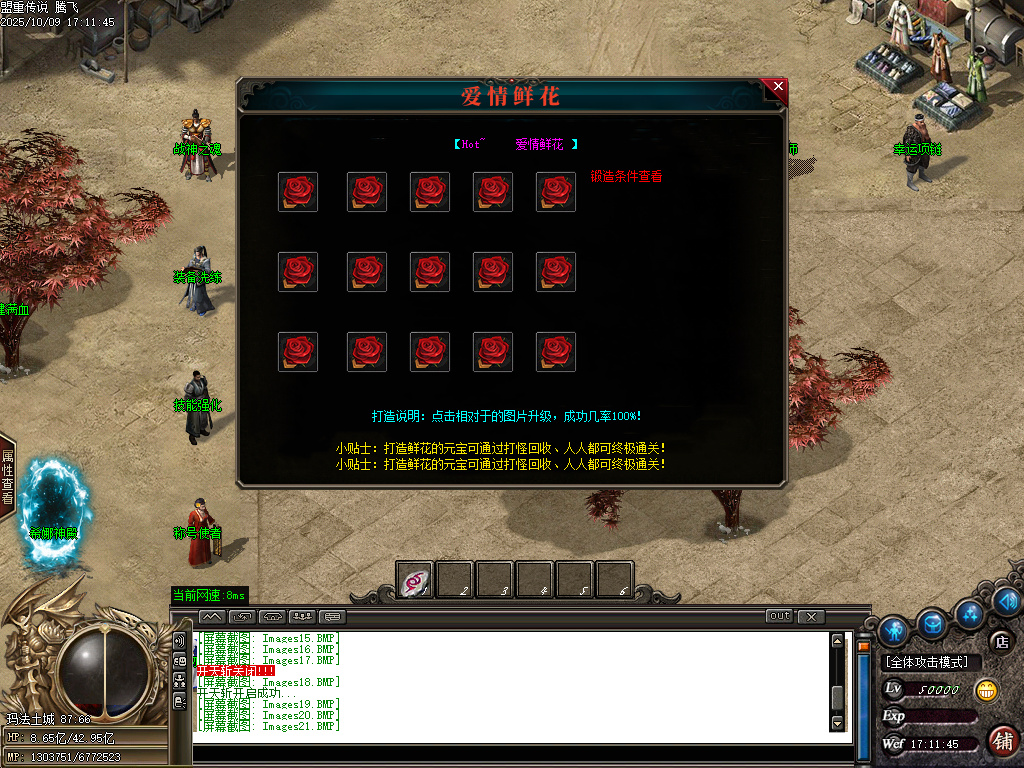This screenshot has height=768, width=1024.
Task: Open the 店 shop button
Action: coord(1000,641)
